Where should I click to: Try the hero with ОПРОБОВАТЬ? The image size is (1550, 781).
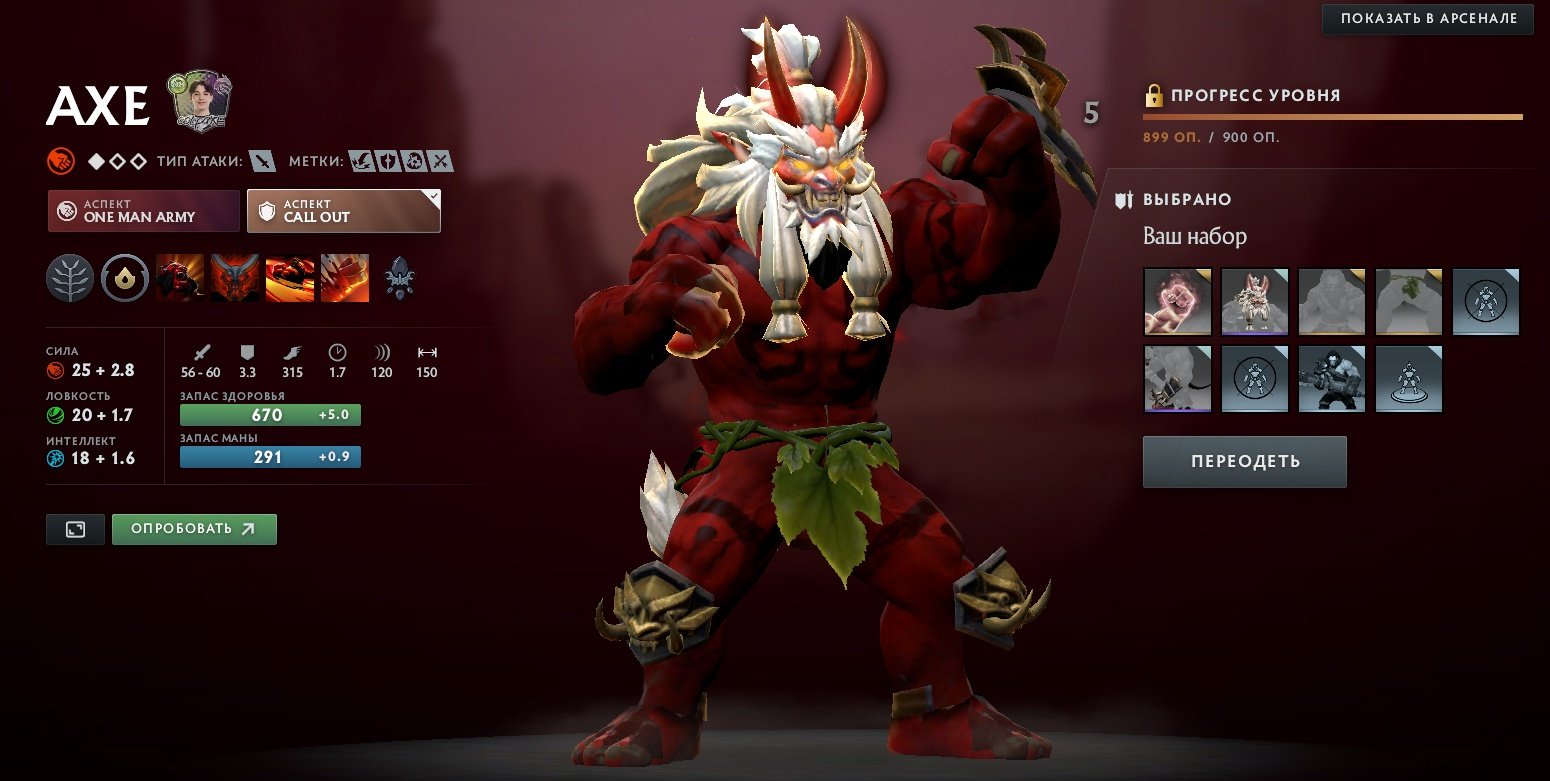[194, 529]
